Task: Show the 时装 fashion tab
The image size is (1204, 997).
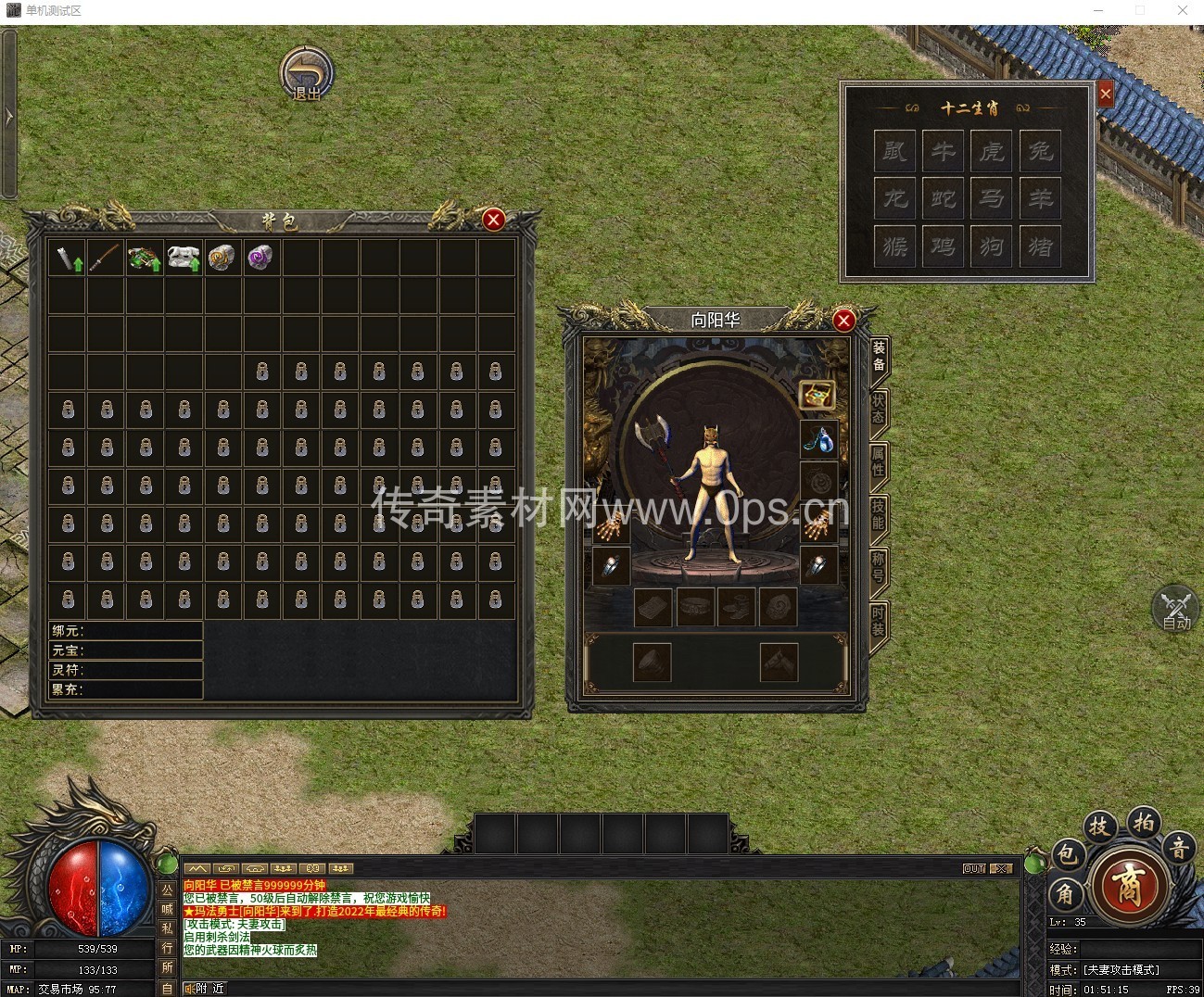Action: 878,621
